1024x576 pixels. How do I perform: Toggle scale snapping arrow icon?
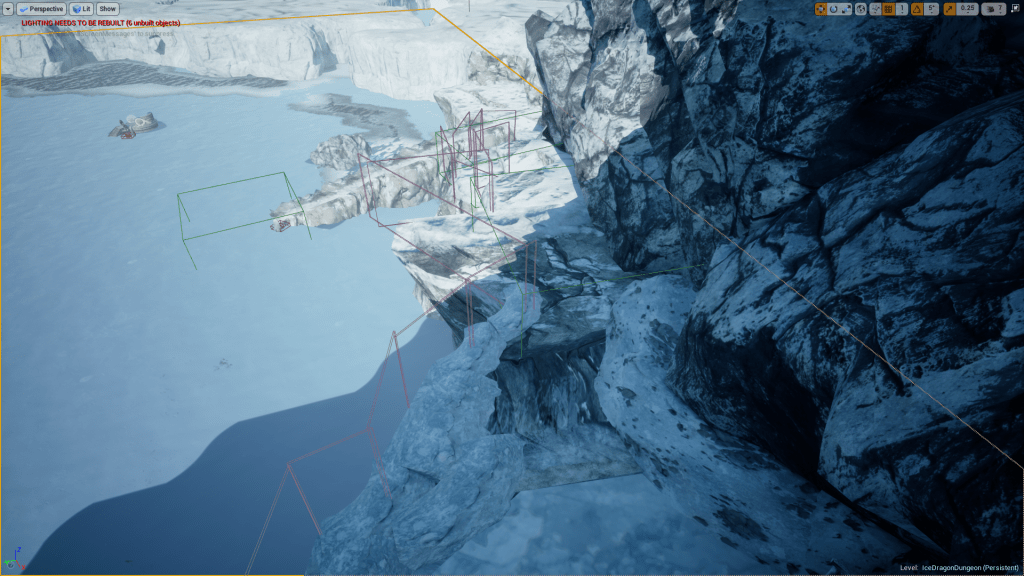tap(949, 9)
